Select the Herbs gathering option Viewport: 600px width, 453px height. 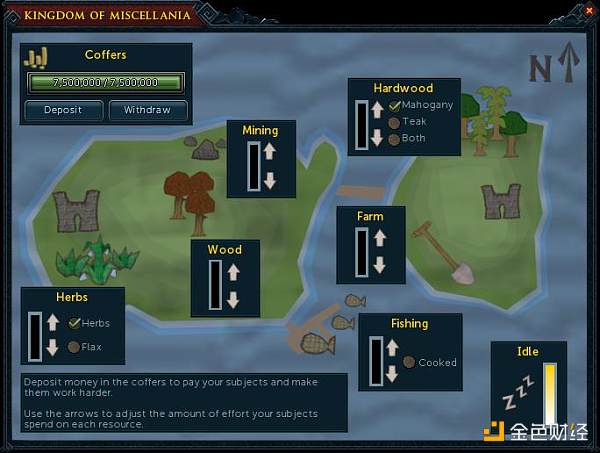tap(73, 323)
